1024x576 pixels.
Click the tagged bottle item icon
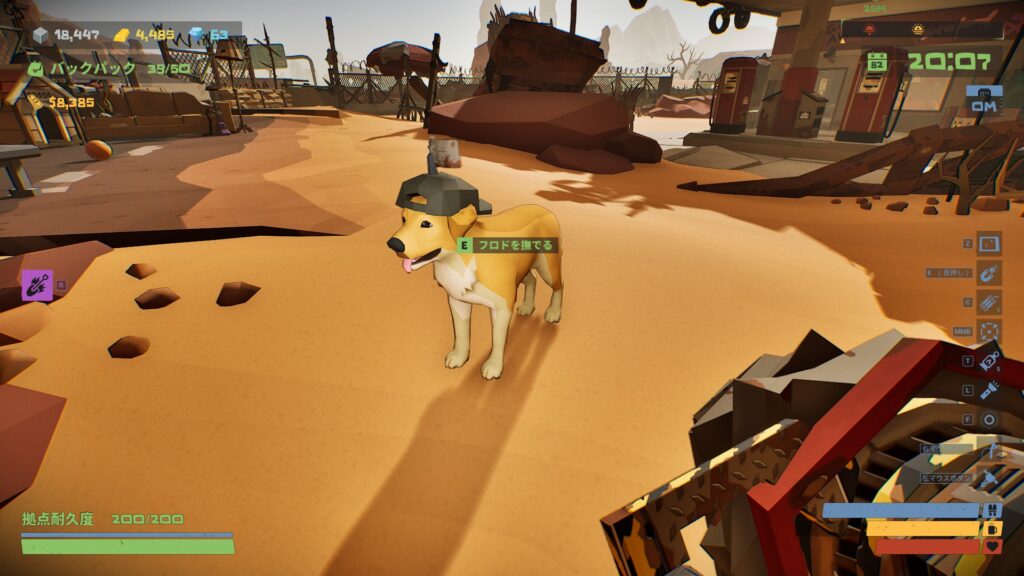click(989, 360)
